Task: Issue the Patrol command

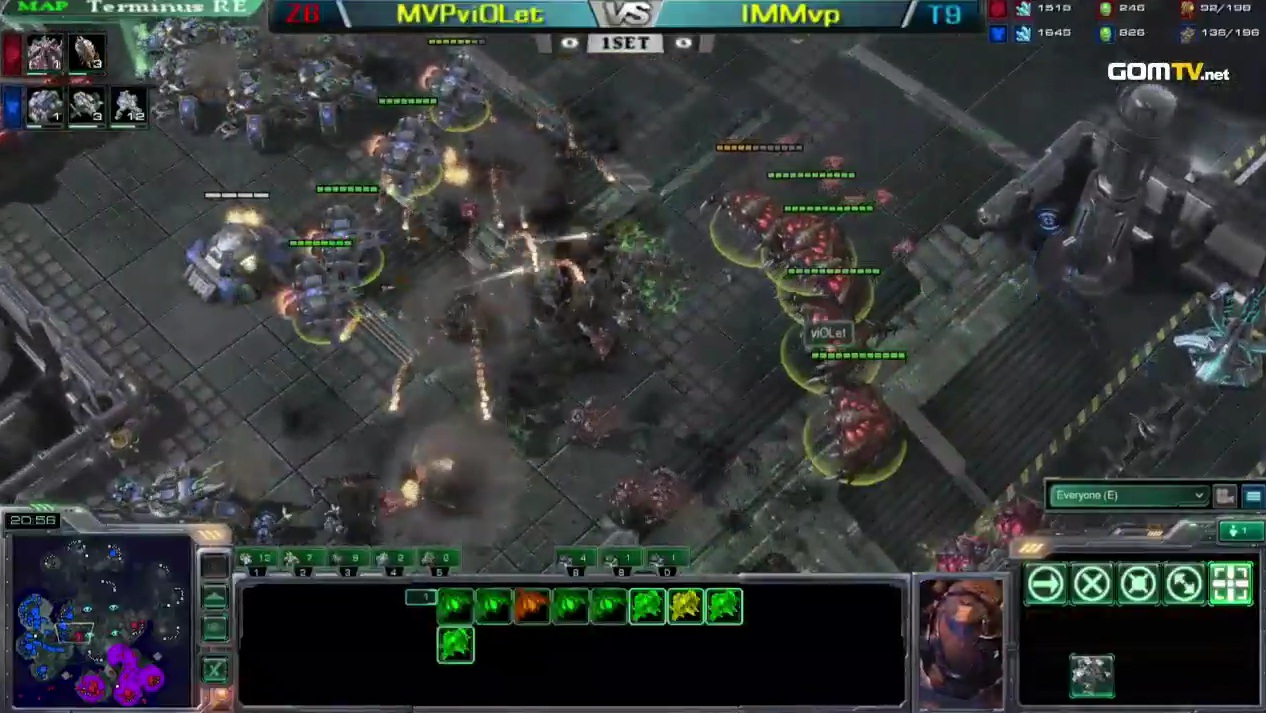Action: 1184,584
